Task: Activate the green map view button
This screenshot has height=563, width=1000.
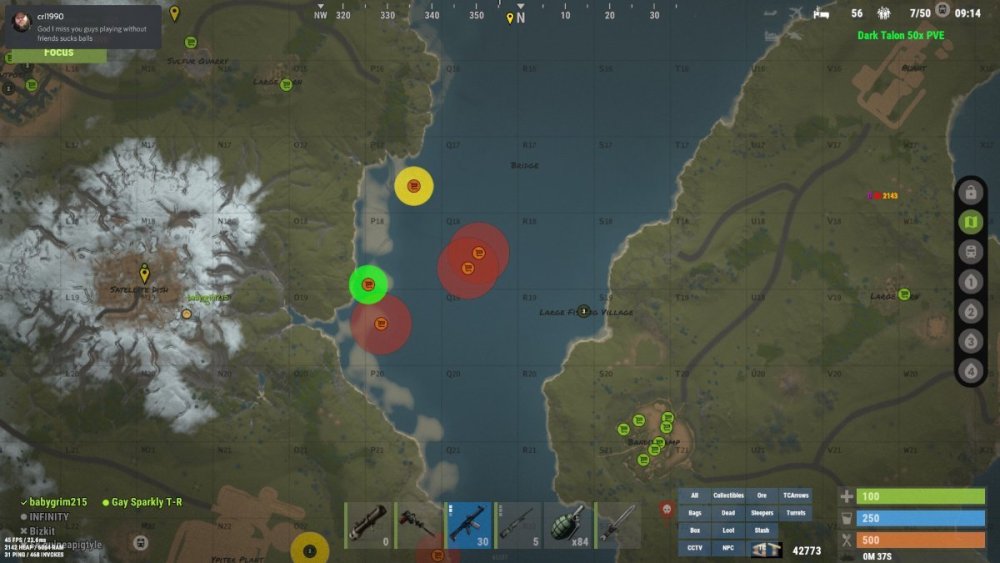Action: (x=970, y=222)
